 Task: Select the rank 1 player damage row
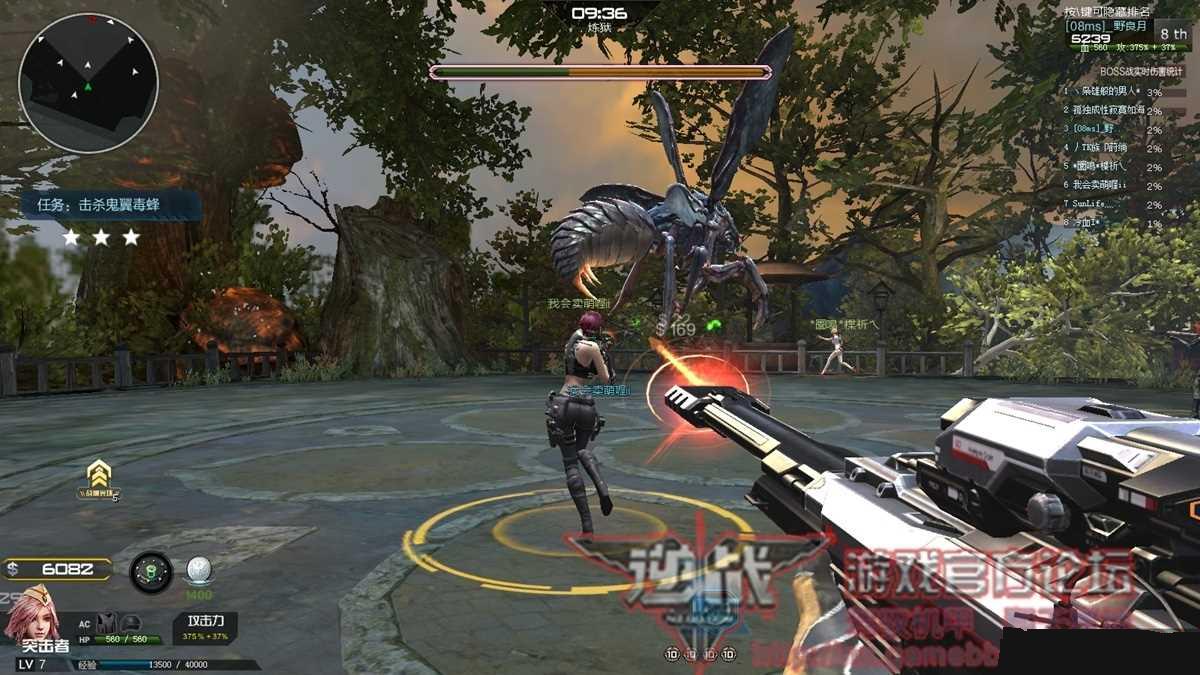tap(1112, 92)
